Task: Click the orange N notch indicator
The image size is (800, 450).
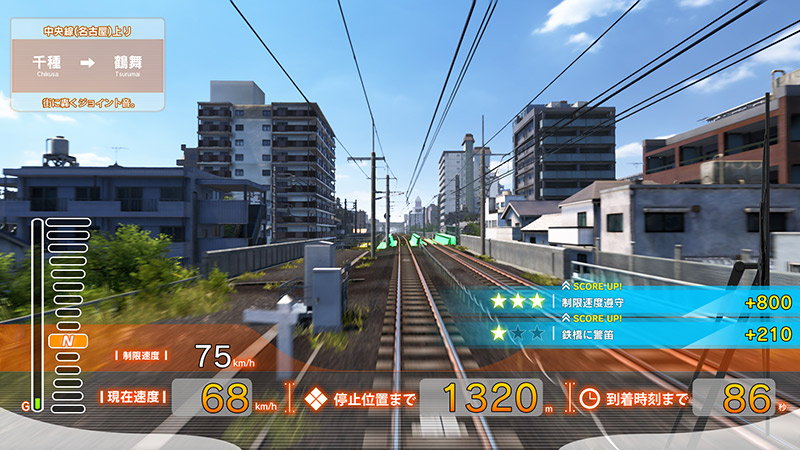Action: [x=67, y=342]
